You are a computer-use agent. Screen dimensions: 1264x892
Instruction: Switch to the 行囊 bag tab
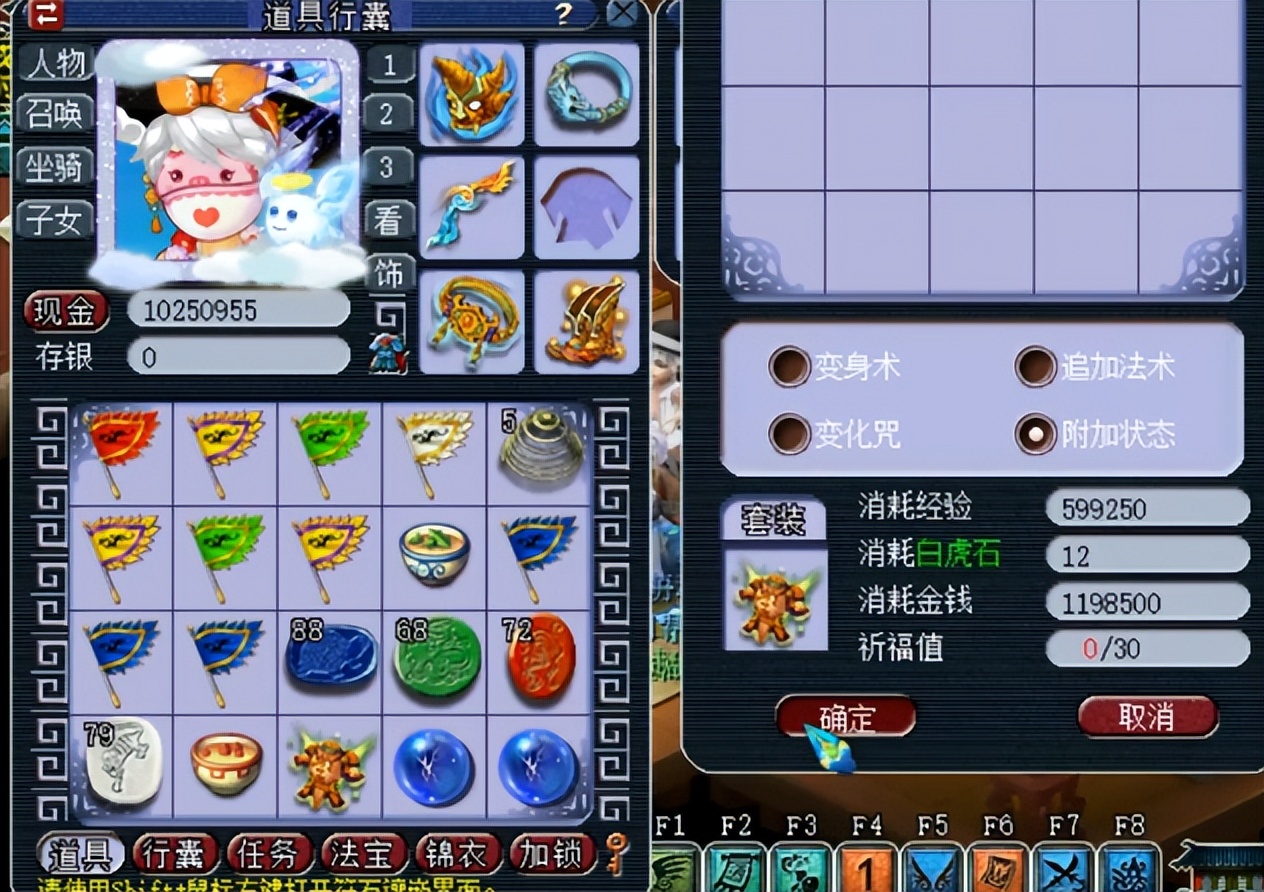click(174, 855)
